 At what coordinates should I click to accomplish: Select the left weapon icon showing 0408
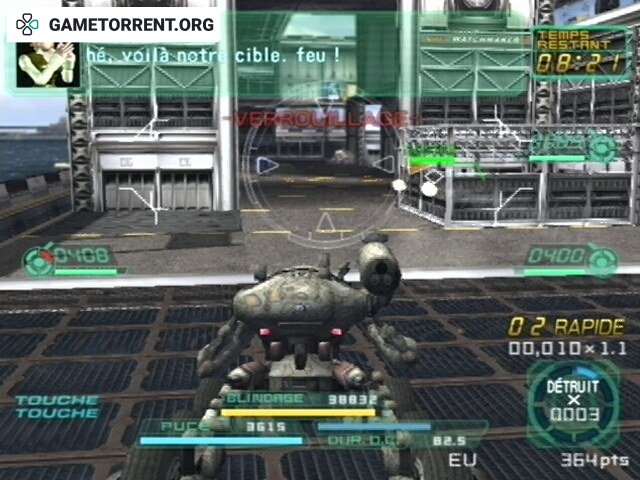click(40, 259)
